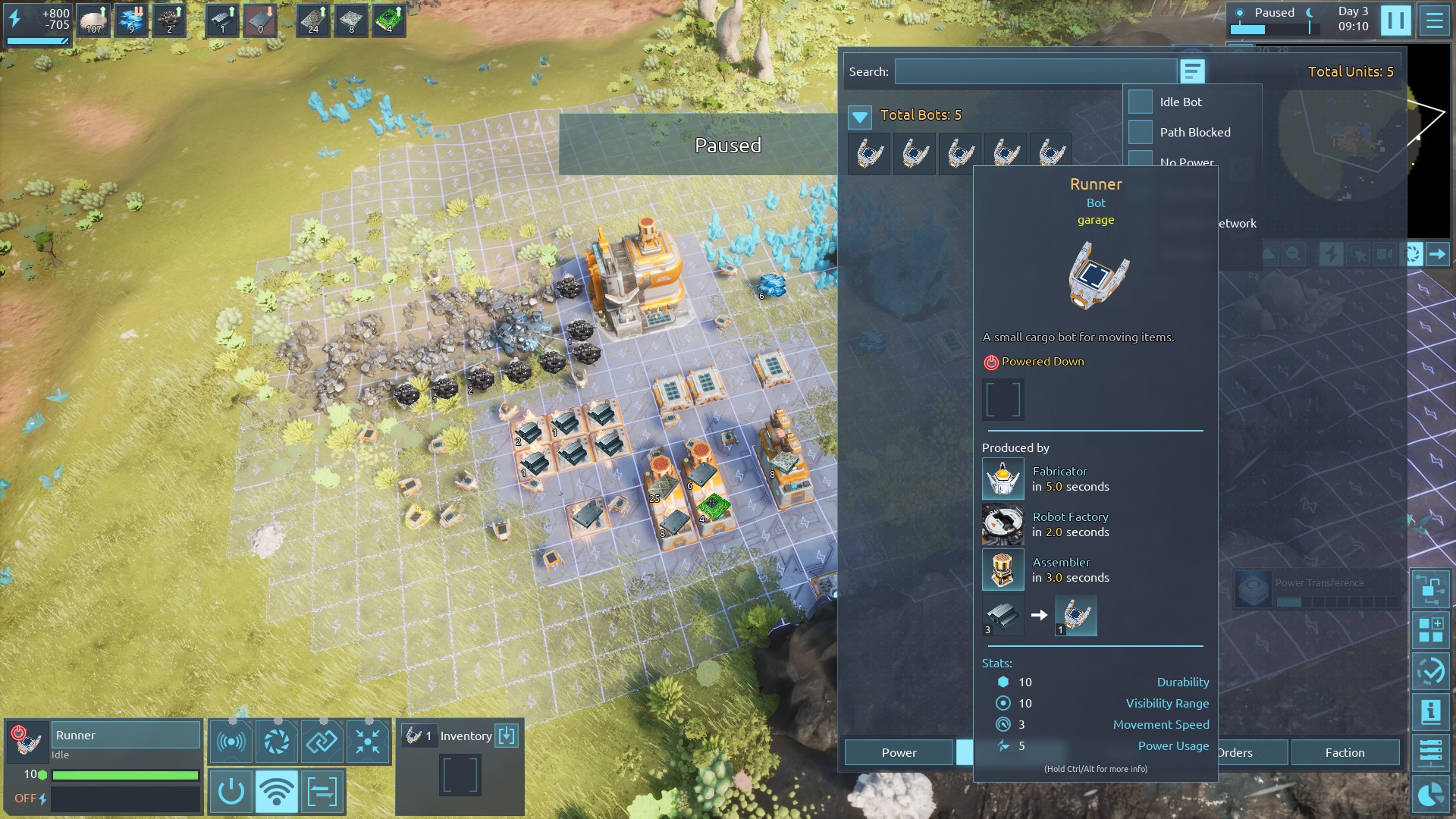Image resolution: width=1456 pixels, height=819 pixels.
Task: Activate the chain link action
Action: (x=322, y=741)
